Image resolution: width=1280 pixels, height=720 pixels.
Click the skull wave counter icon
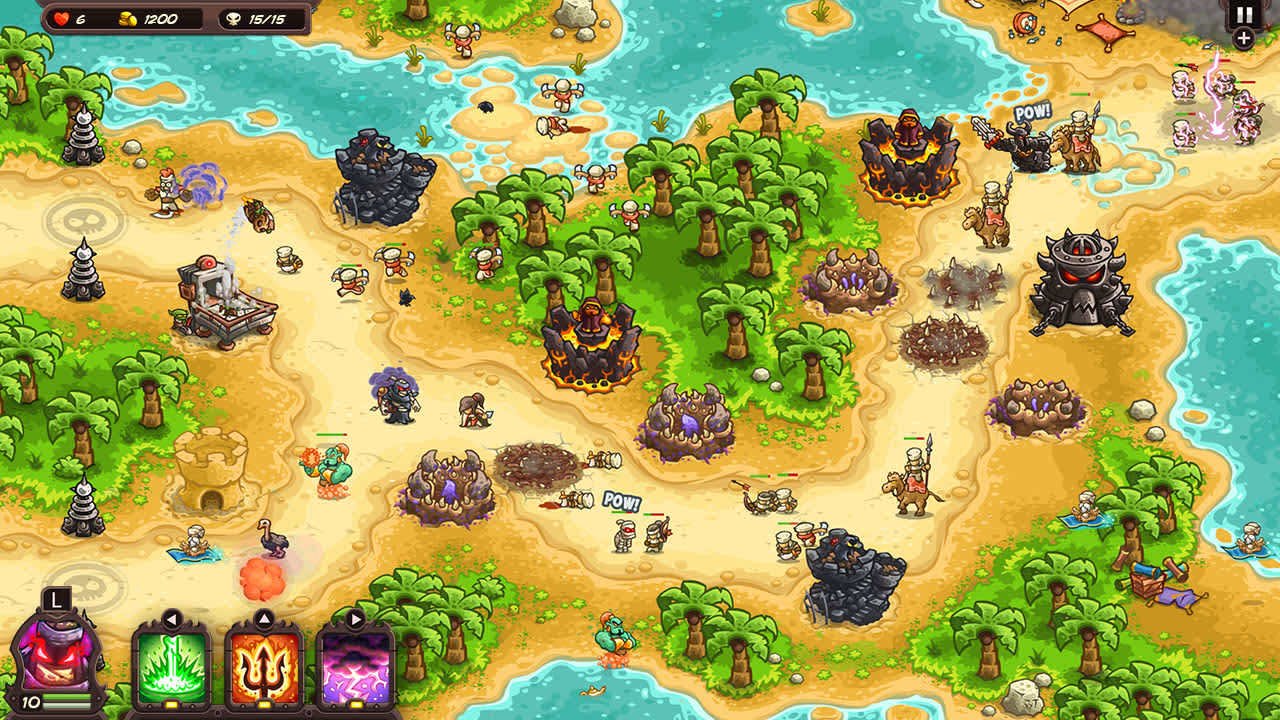[x=230, y=17]
